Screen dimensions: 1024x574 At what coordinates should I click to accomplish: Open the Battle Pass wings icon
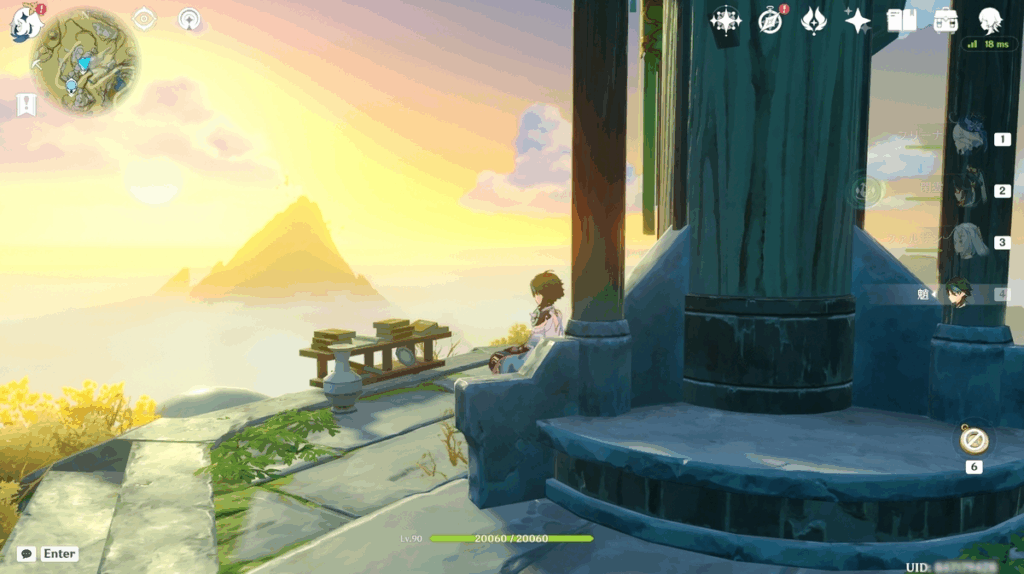pos(814,20)
